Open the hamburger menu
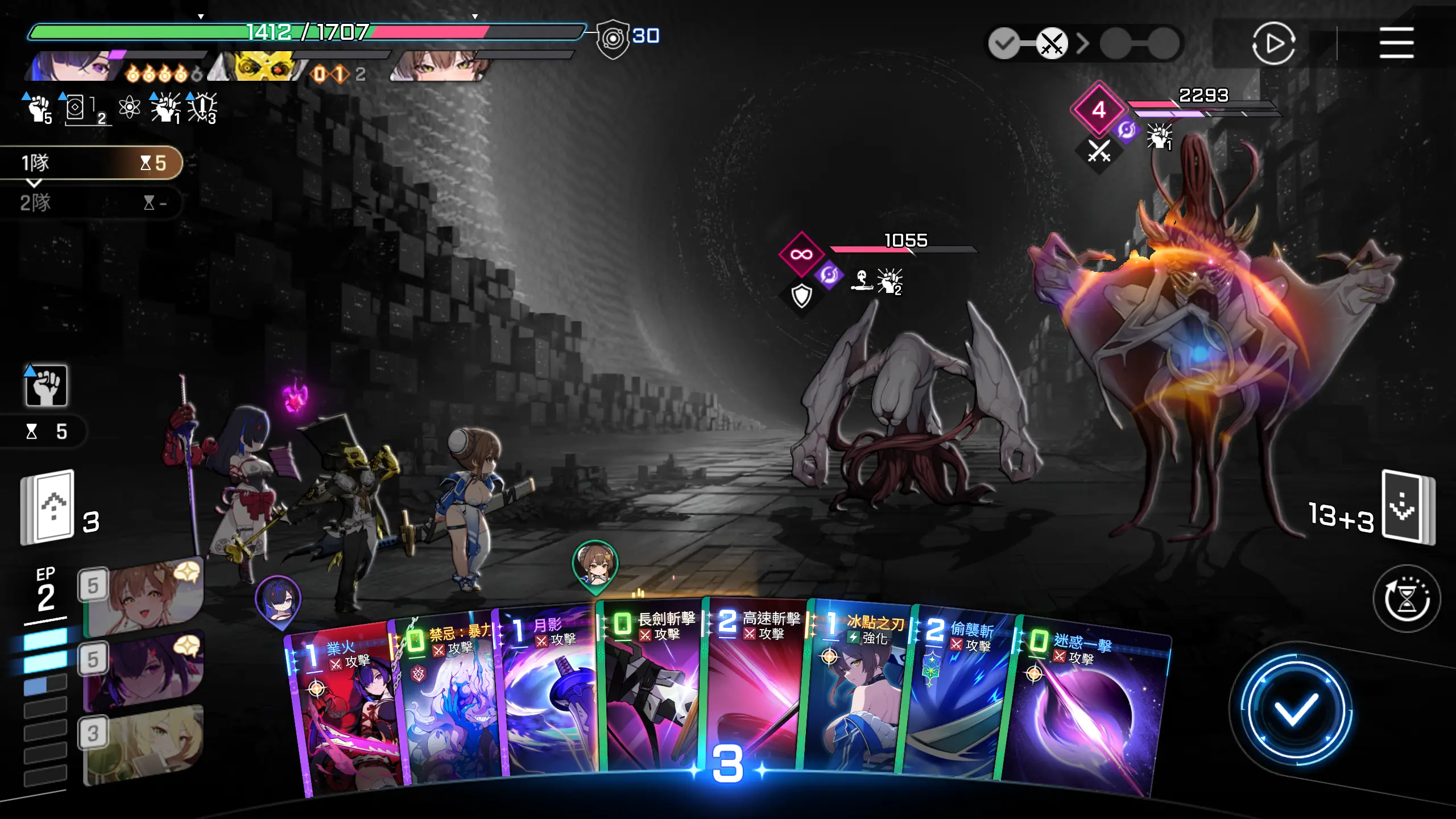This screenshot has height=819, width=1456. (1396, 43)
